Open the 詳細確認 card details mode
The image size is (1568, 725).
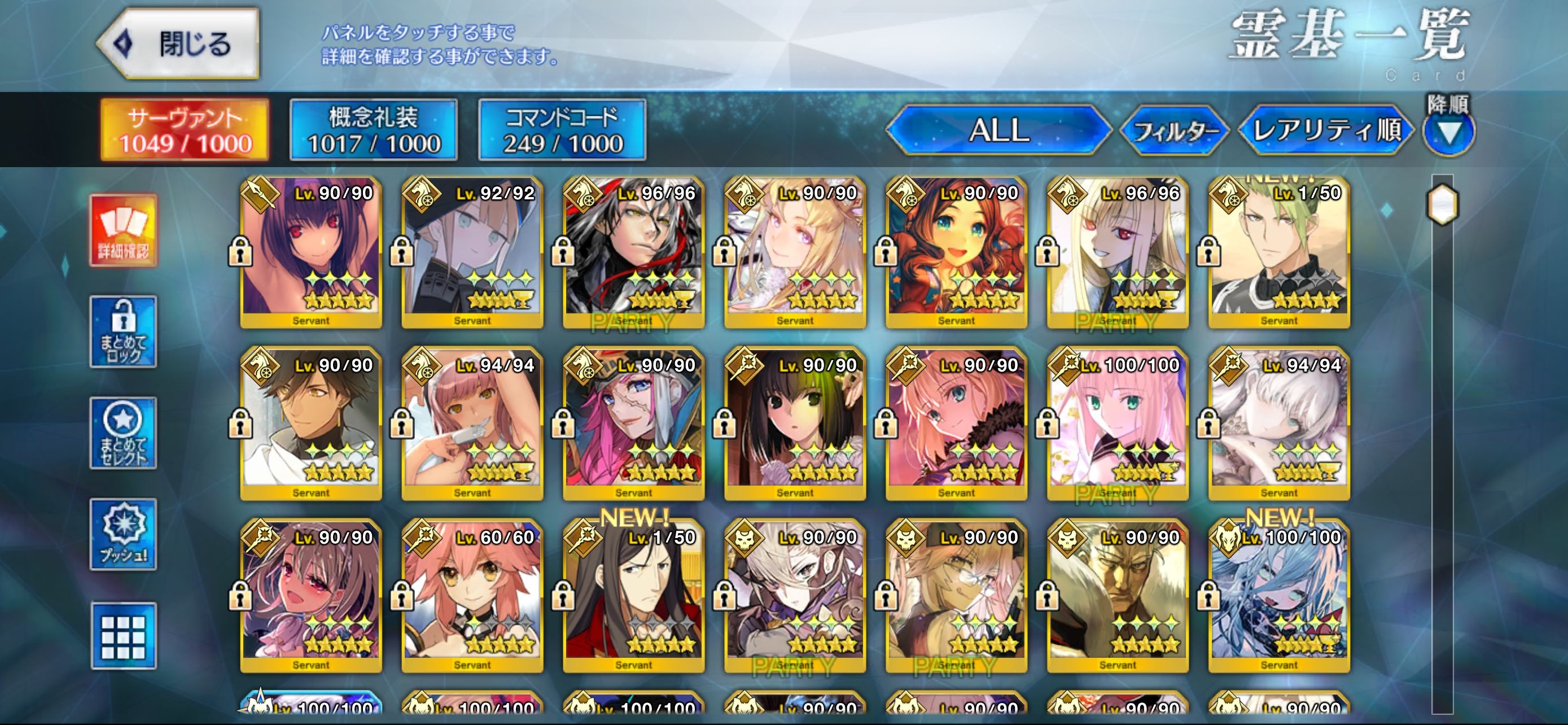pos(124,231)
